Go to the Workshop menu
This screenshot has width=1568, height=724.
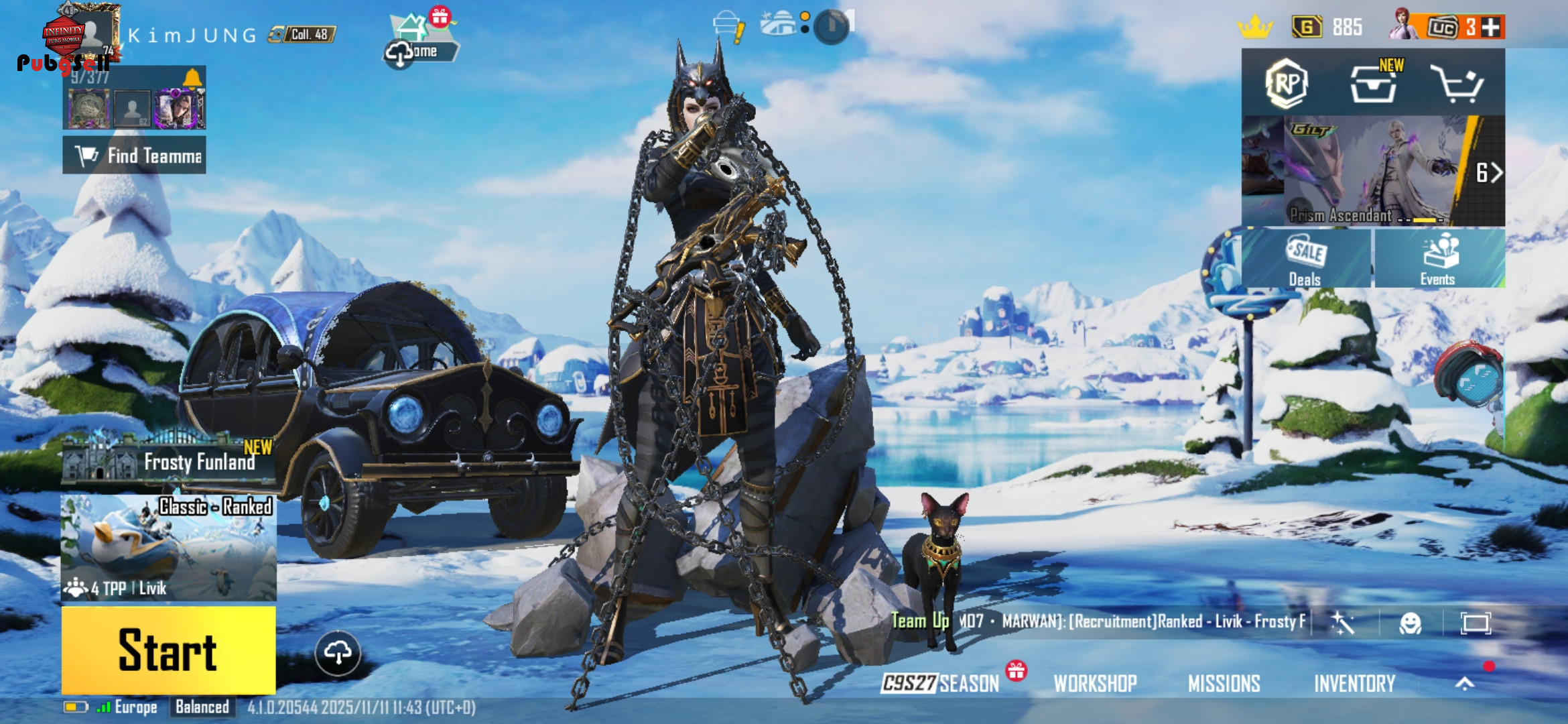click(x=1095, y=683)
